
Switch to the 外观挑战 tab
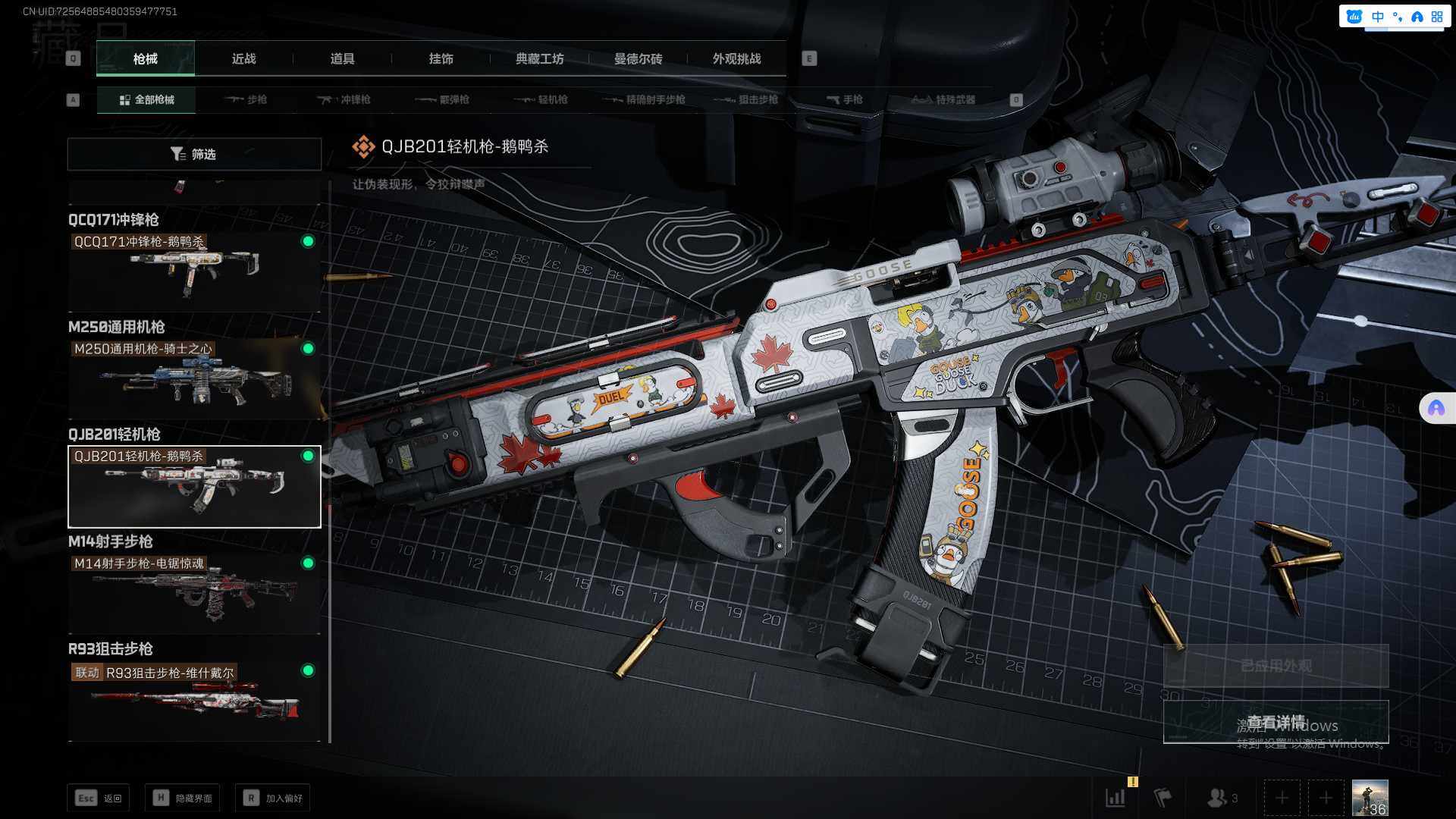(736, 59)
